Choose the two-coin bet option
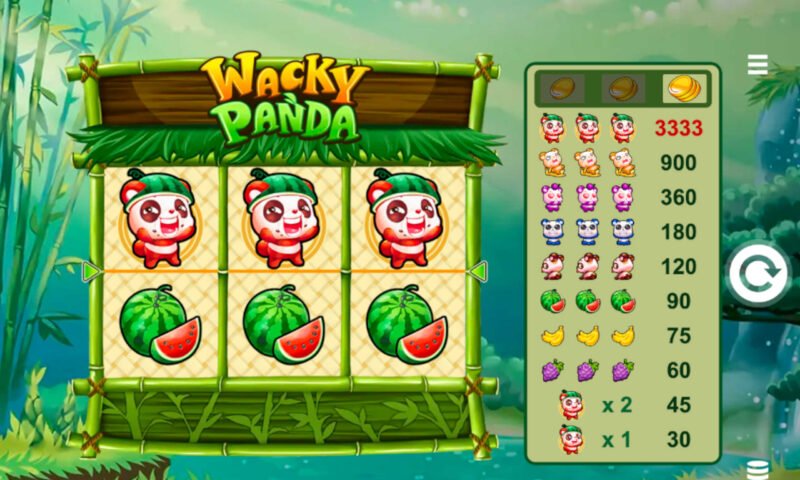Image resolution: width=800 pixels, height=480 pixels. pyautogui.click(x=623, y=88)
